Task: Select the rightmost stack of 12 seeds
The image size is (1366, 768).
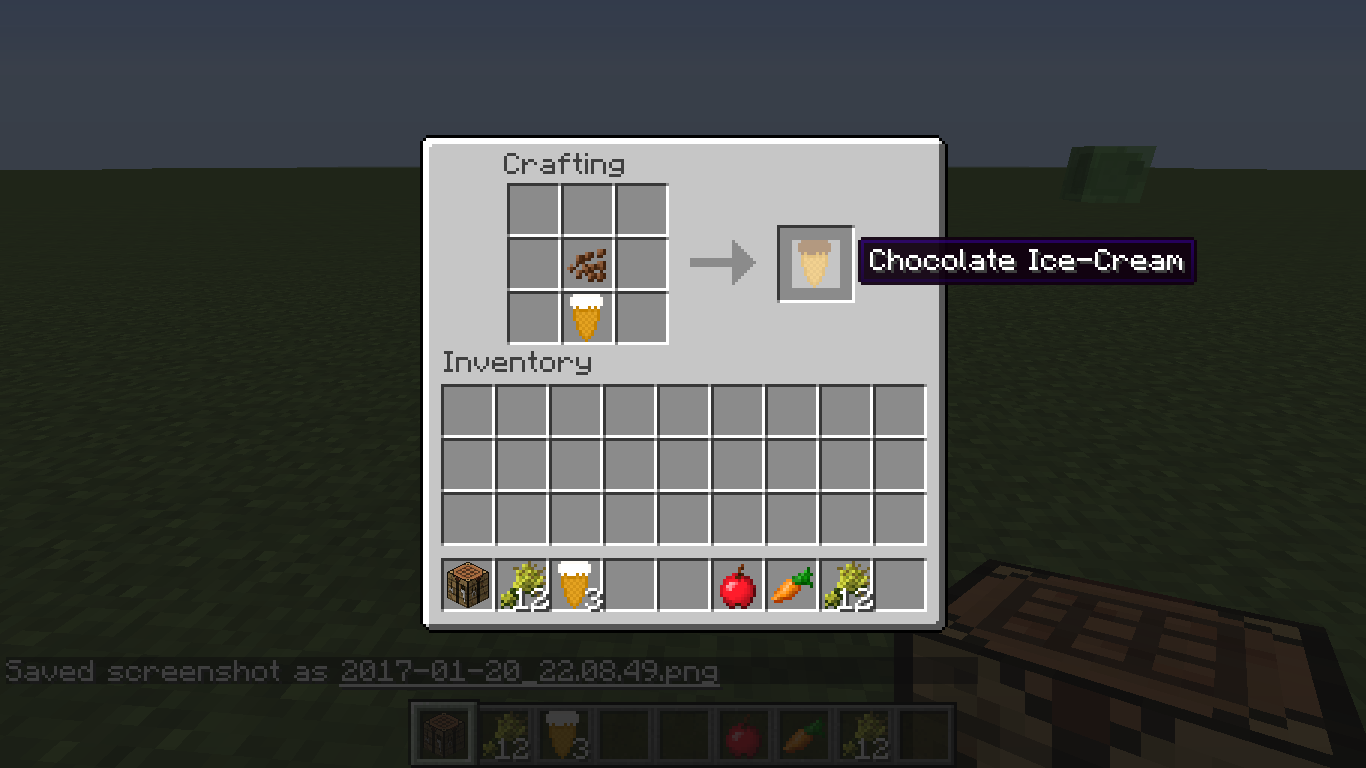Action: point(846,585)
